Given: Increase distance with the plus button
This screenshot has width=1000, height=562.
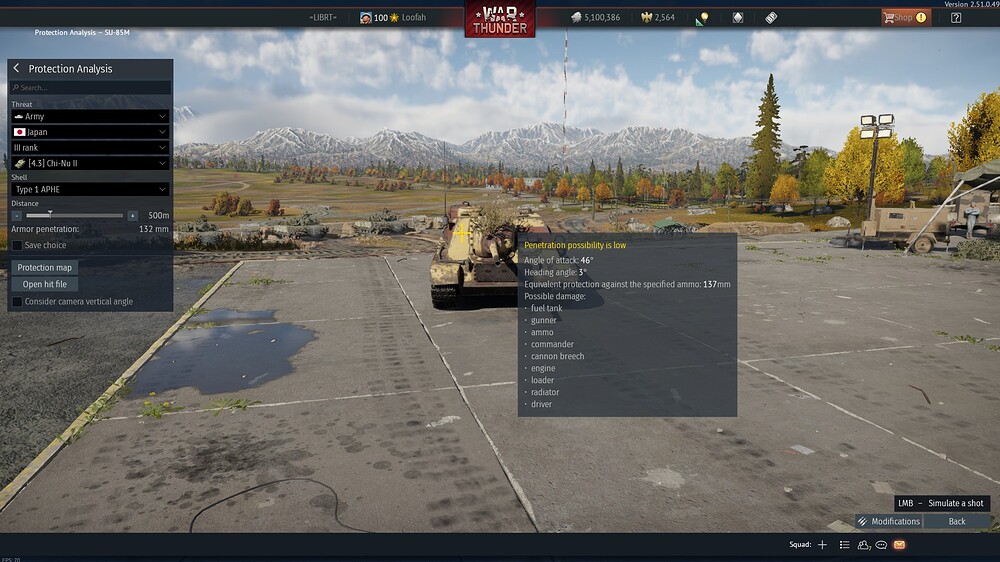Looking at the screenshot, I should point(132,215).
